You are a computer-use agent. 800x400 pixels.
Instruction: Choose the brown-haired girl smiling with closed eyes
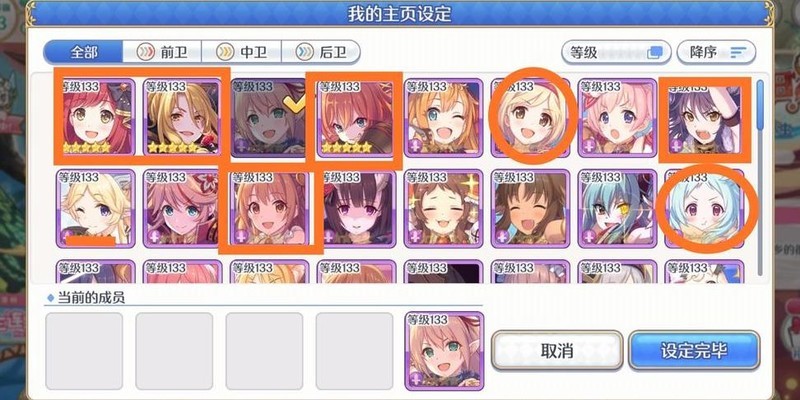point(443,208)
